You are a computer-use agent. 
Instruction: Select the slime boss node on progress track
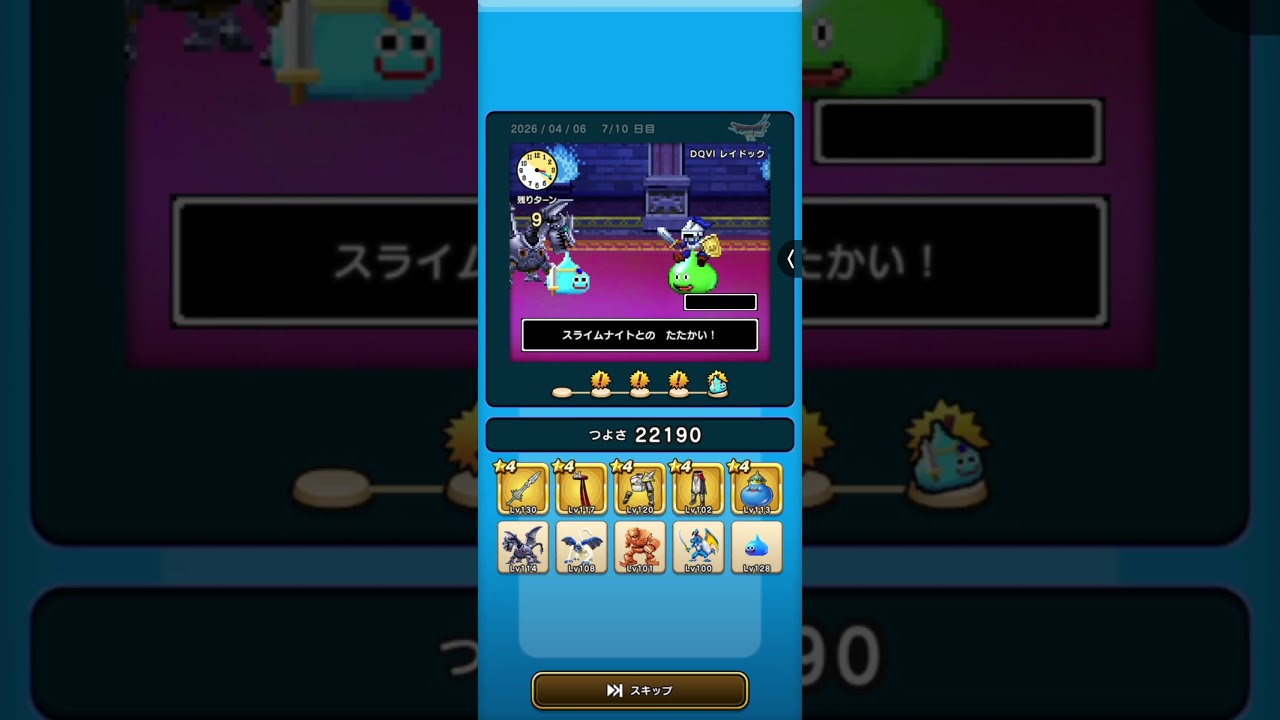(717, 384)
